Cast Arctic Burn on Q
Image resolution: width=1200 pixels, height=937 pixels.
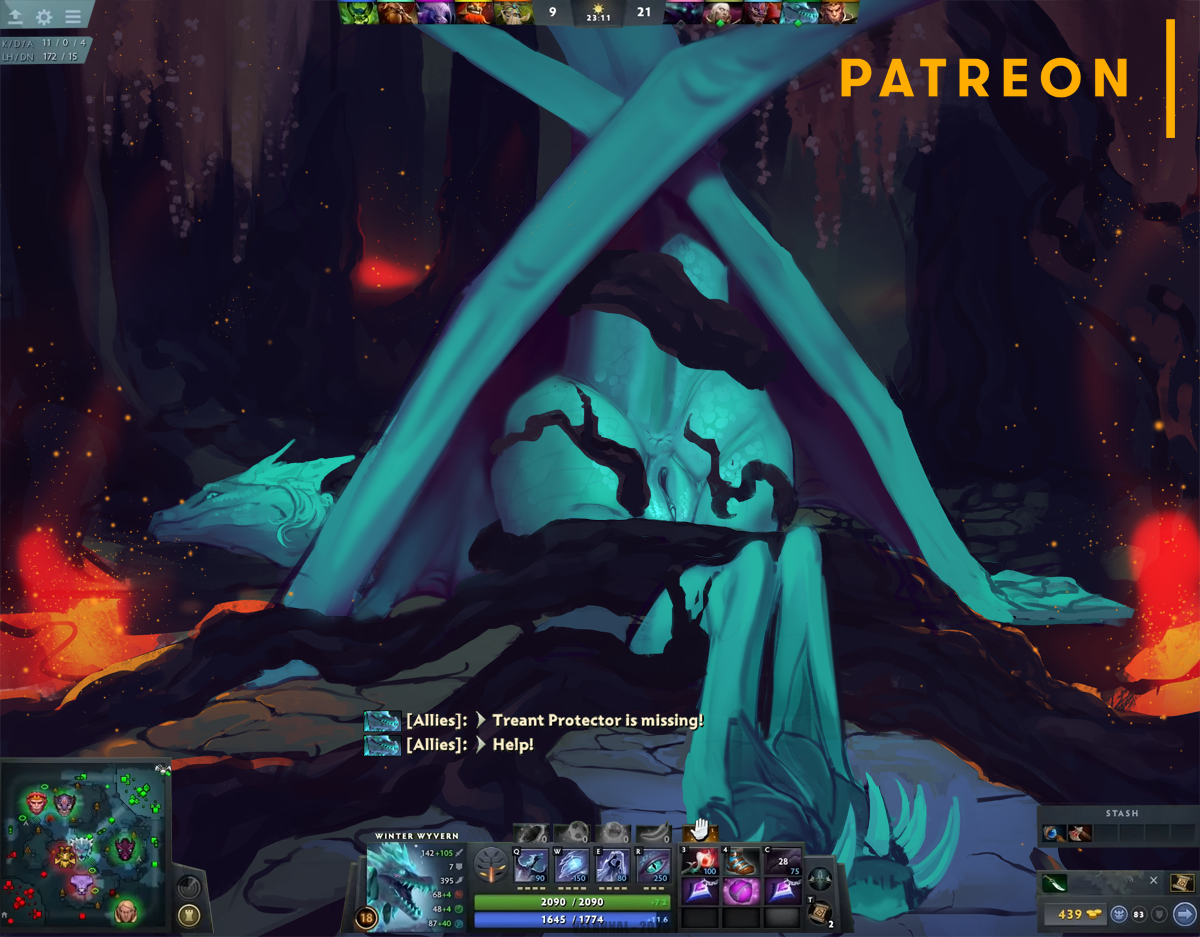click(x=531, y=865)
